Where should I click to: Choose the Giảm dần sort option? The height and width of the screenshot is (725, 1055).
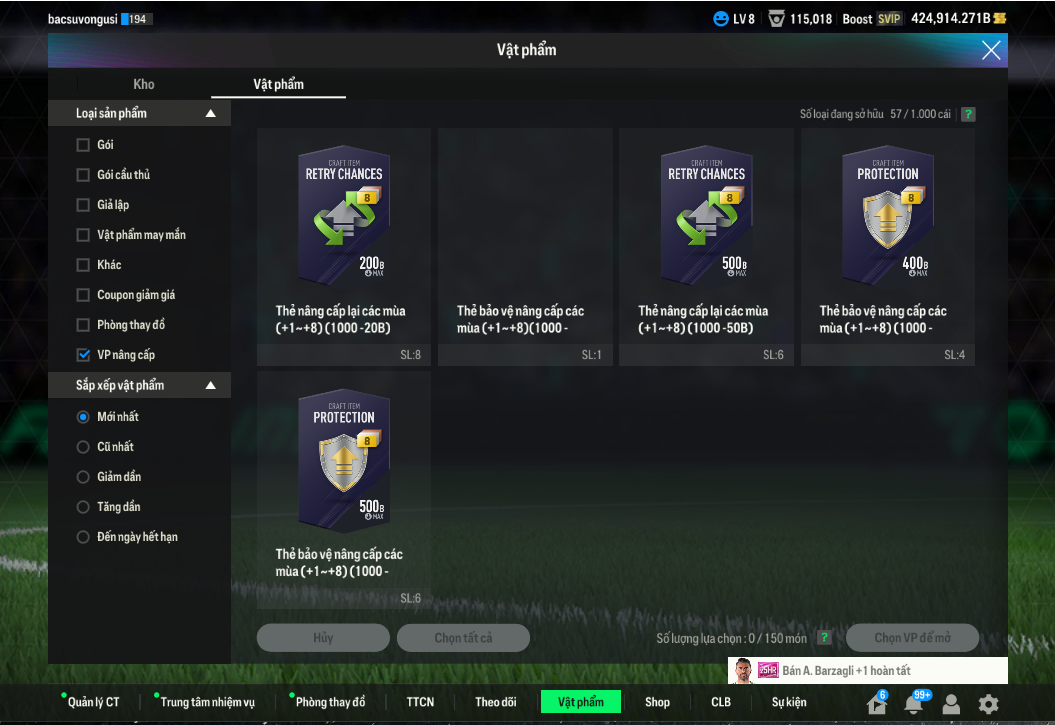pyautogui.click(x=83, y=477)
